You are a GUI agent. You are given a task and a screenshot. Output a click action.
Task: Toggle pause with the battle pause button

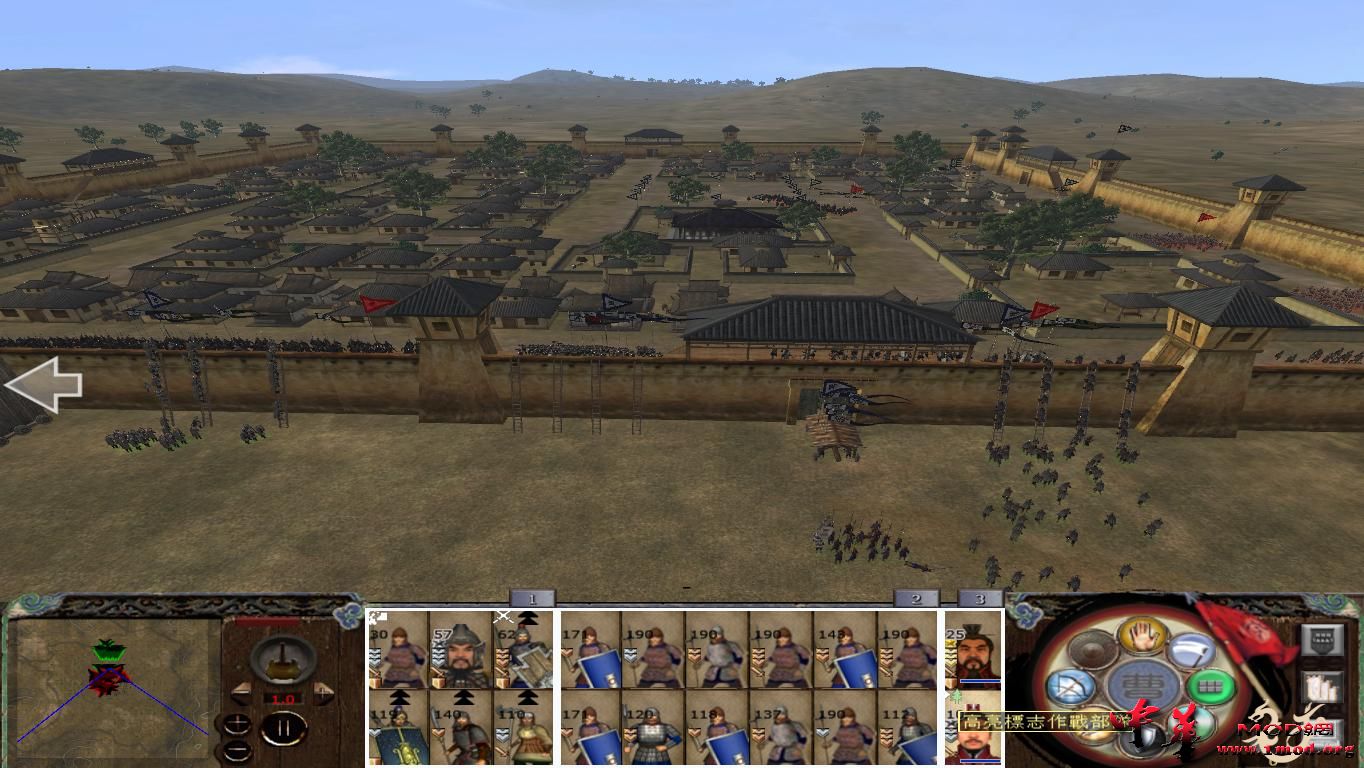tap(283, 729)
